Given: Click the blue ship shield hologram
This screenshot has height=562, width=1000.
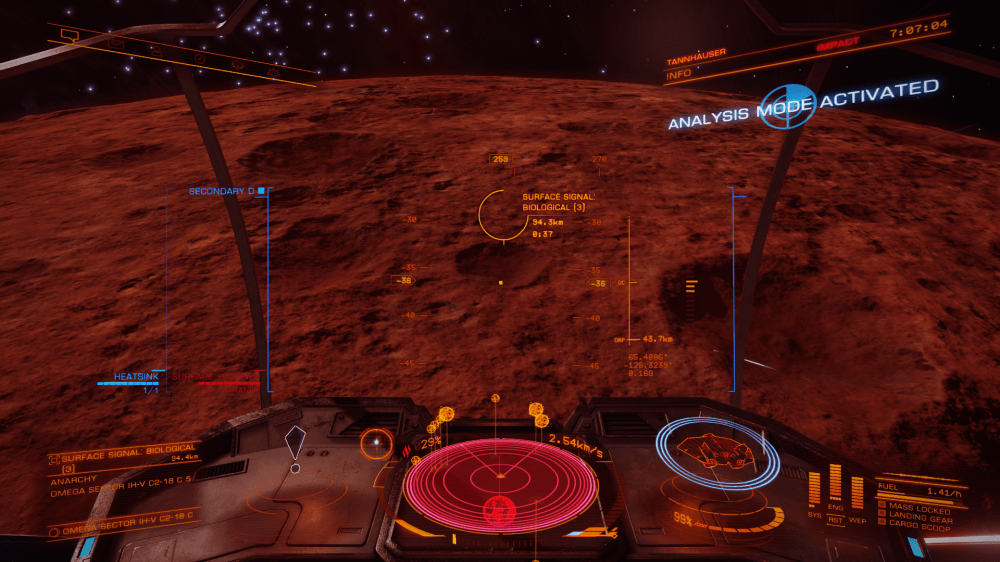Looking at the screenshot, I should click(x=716, y=453).
